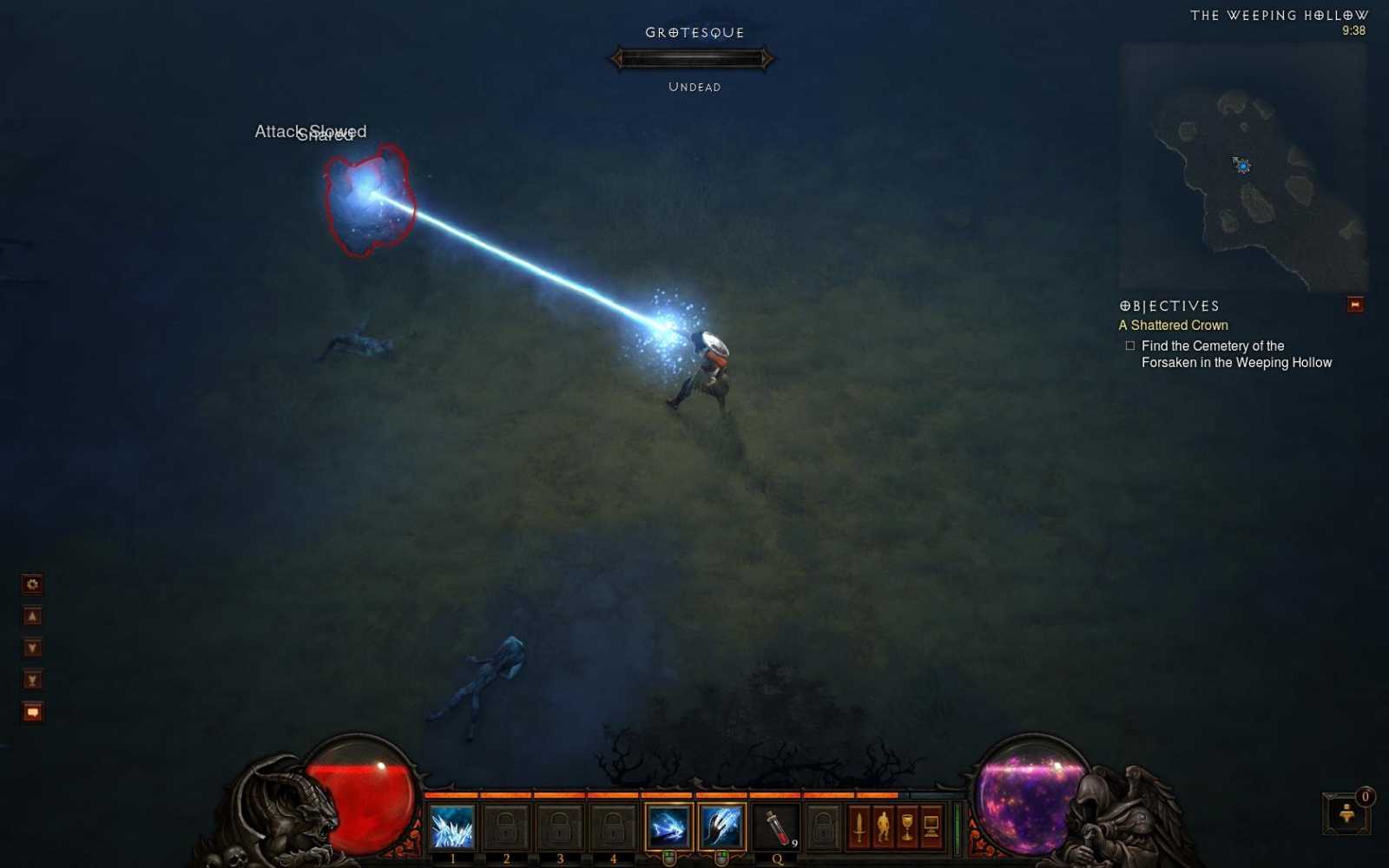Image resolution: width=1389 pixels, height=868 pixels.
Task: Open chat with the speech bubble icon
Action: tap(31, 712)
